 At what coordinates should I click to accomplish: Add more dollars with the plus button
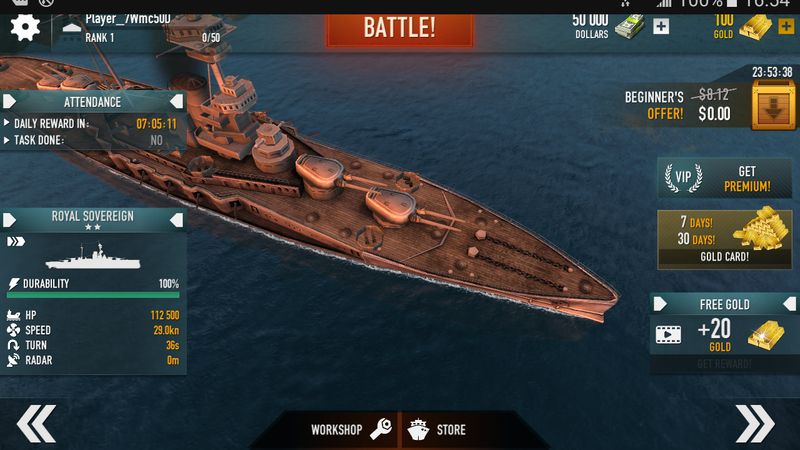[x=661, y=26]
